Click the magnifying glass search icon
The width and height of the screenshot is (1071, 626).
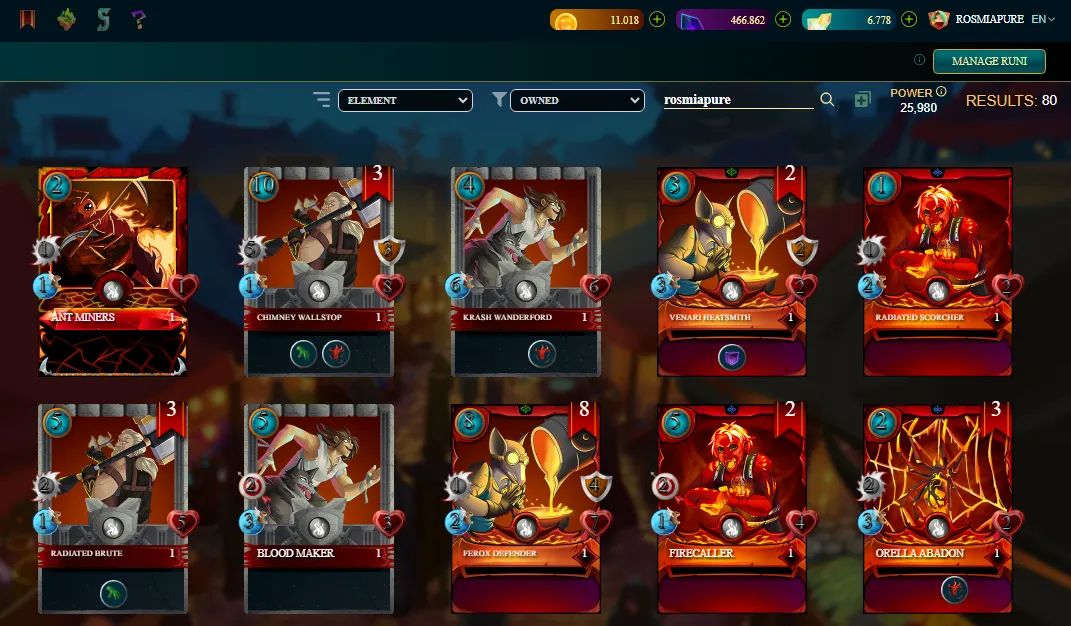pyautogui.click(x=827, y=100)
